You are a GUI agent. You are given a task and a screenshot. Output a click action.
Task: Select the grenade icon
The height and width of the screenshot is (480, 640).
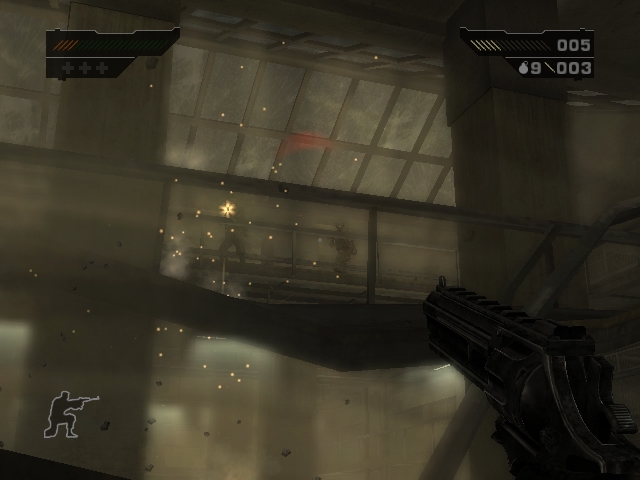(522, 68)
